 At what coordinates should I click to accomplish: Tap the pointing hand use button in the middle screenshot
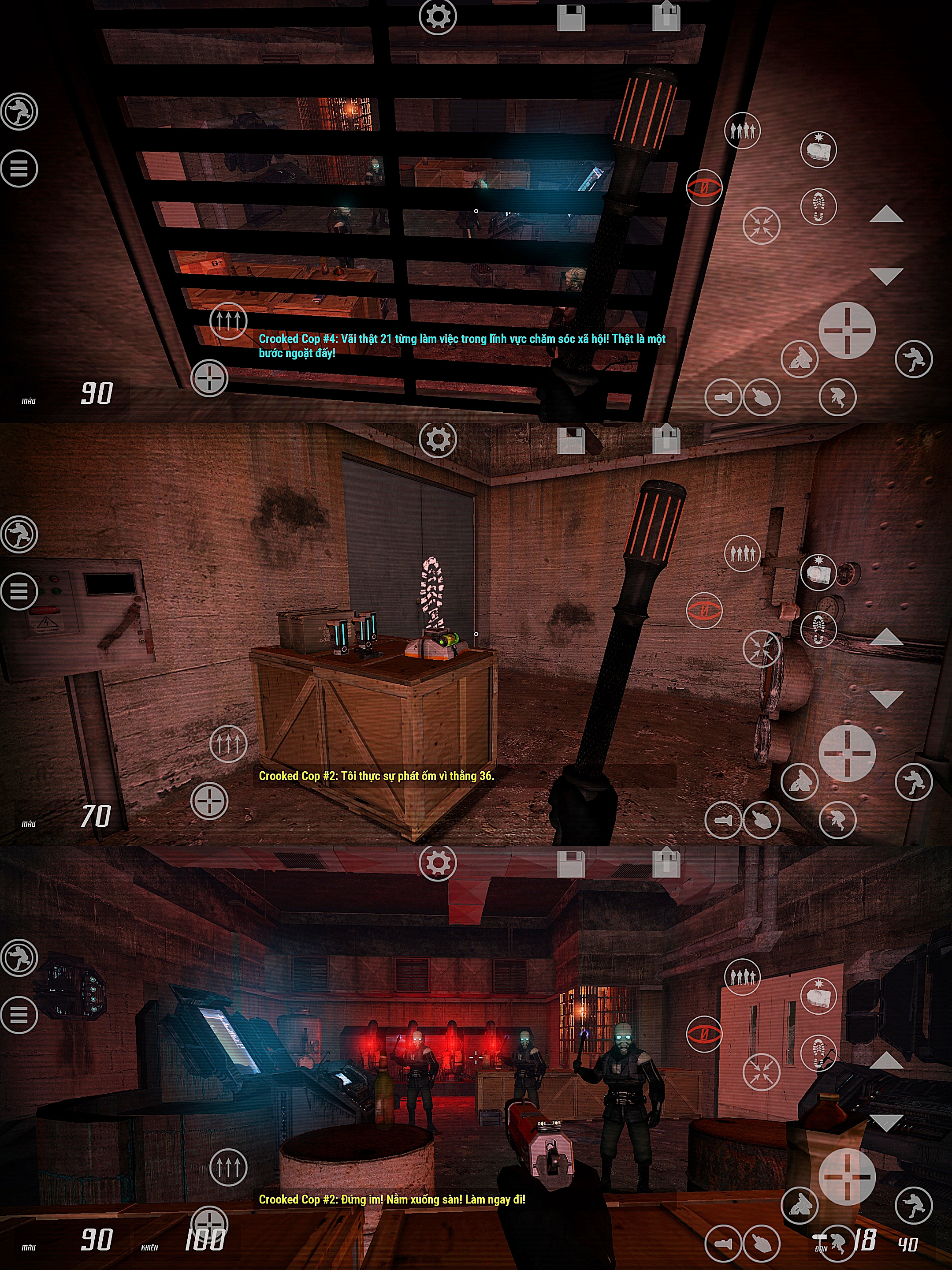point(762,820)
